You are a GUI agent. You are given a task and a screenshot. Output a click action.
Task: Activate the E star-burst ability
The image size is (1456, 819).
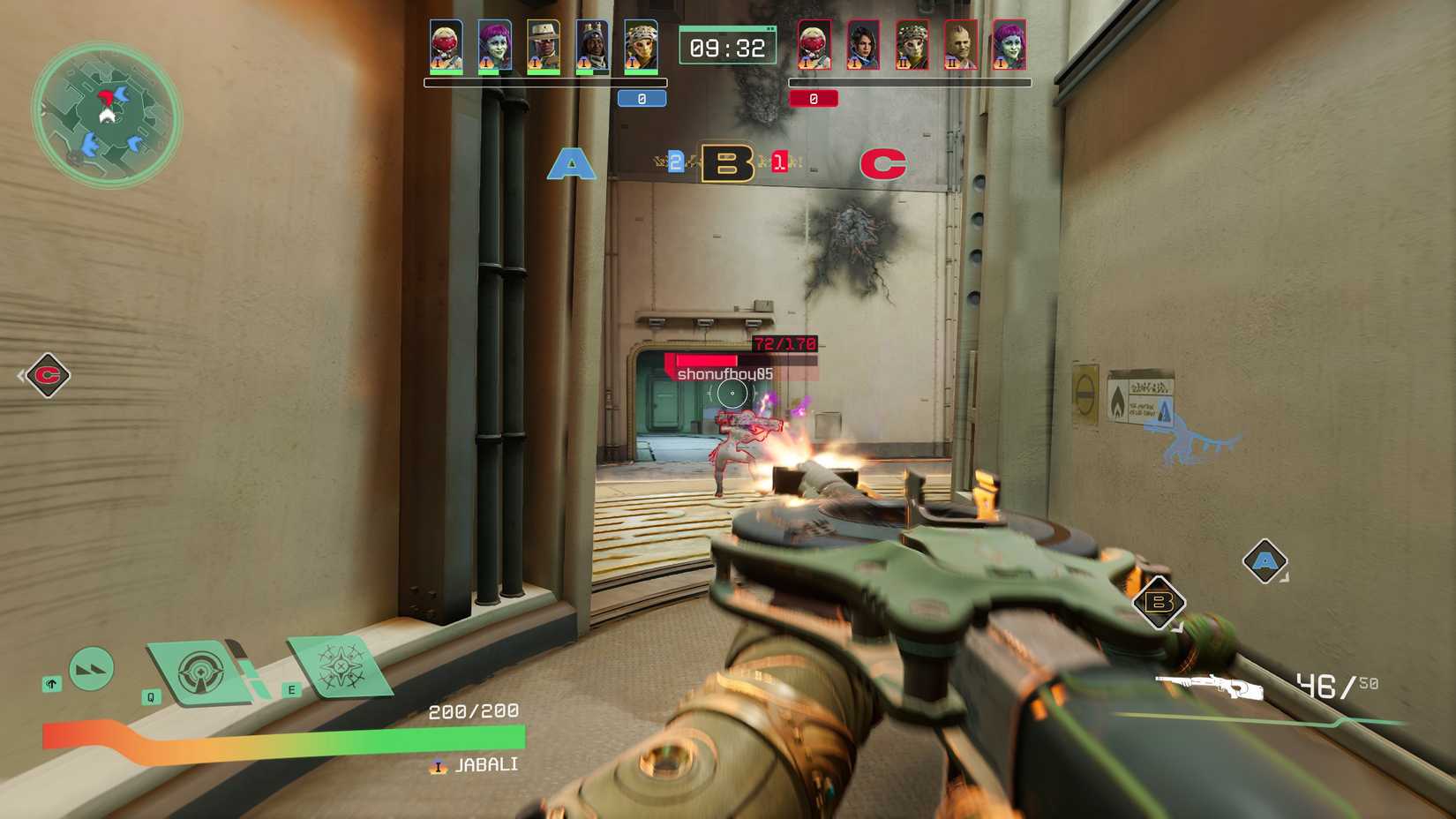pos(338,666)
